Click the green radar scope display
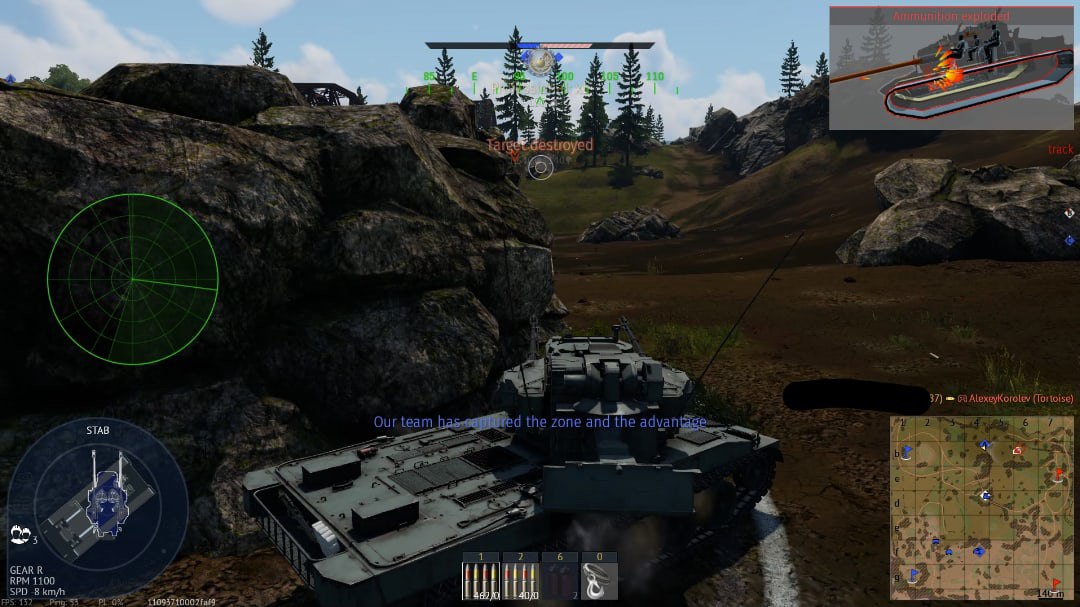 [132, 279]
